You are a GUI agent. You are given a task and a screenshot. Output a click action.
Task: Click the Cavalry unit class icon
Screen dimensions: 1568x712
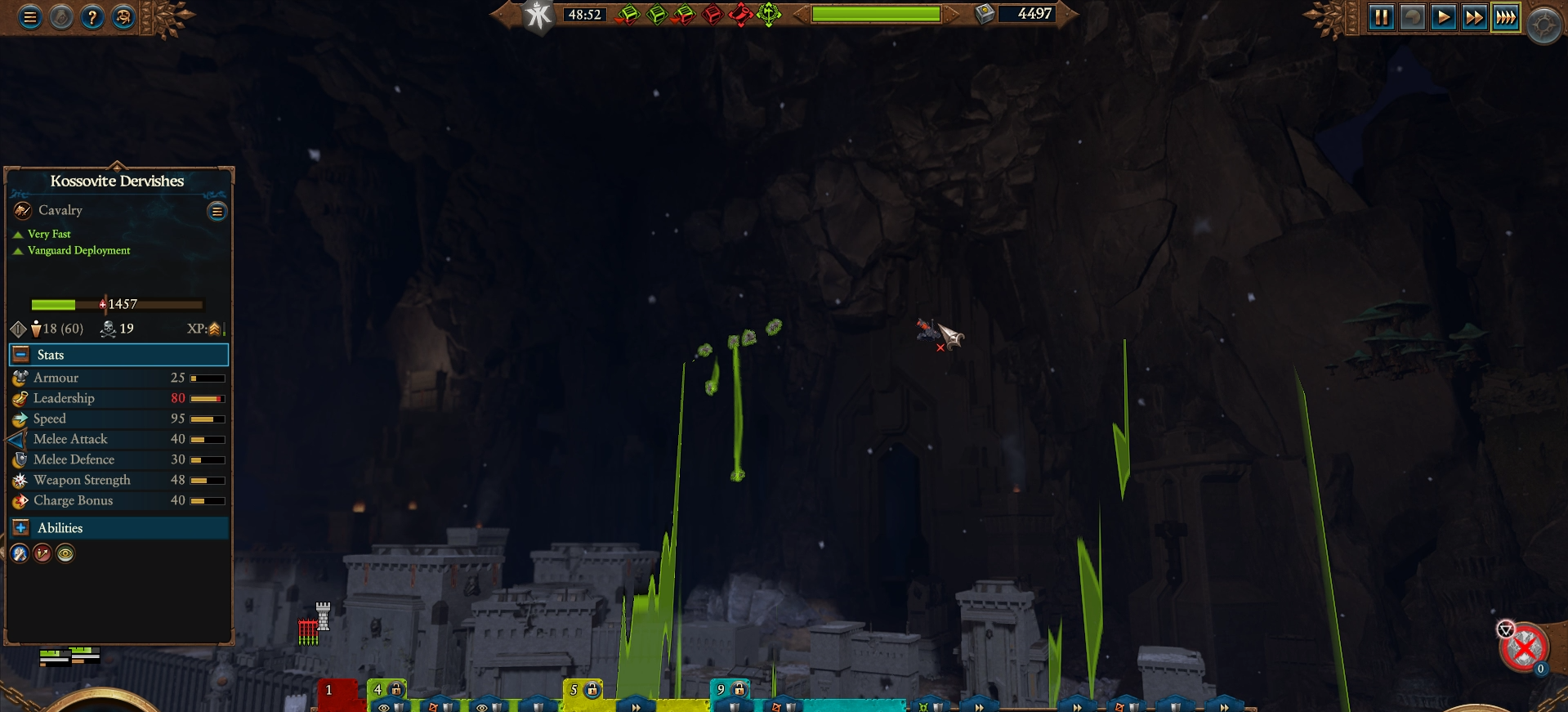pos(20,210)
